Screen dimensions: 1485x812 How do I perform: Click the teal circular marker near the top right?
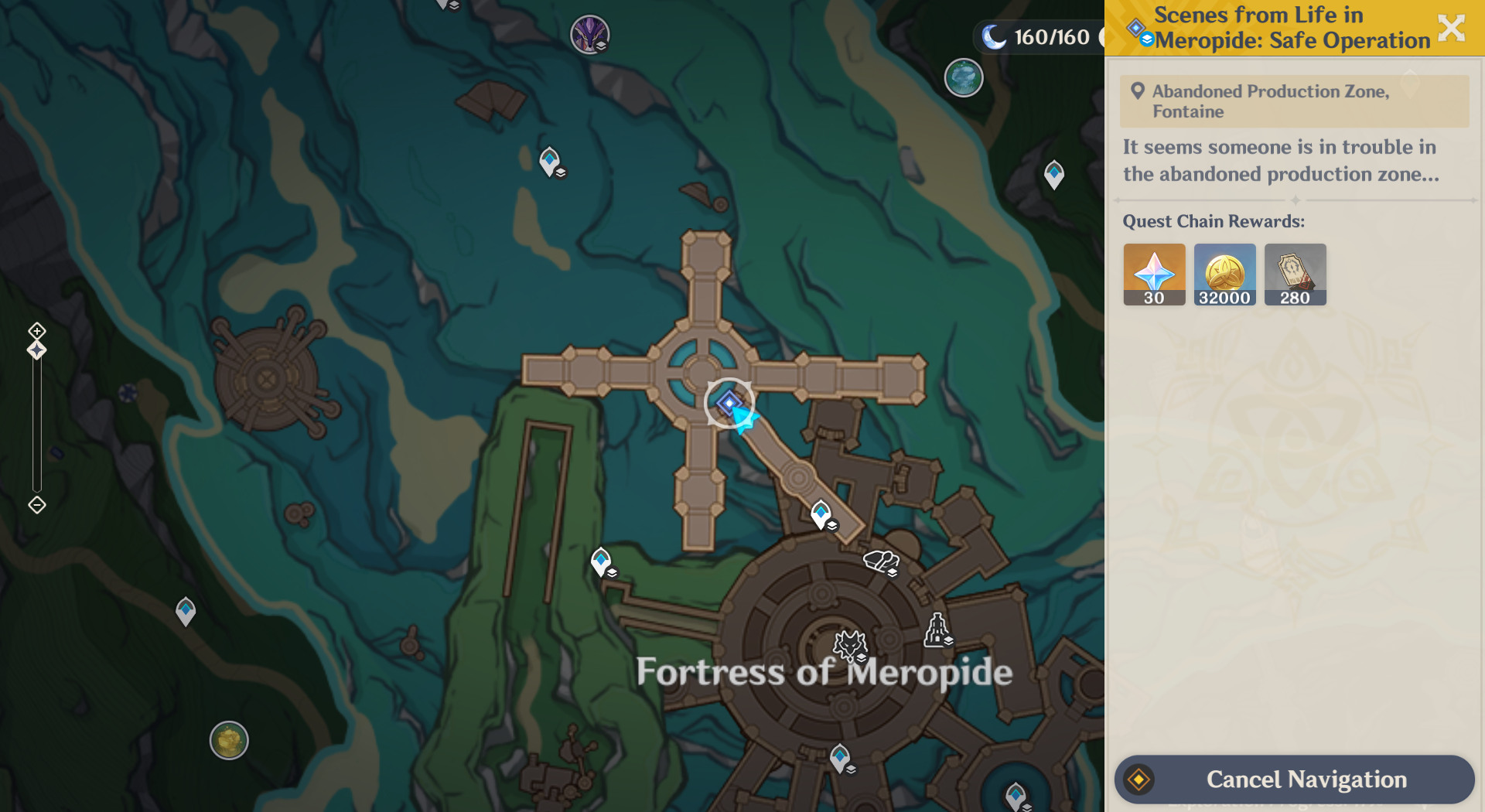click(962, 77)
